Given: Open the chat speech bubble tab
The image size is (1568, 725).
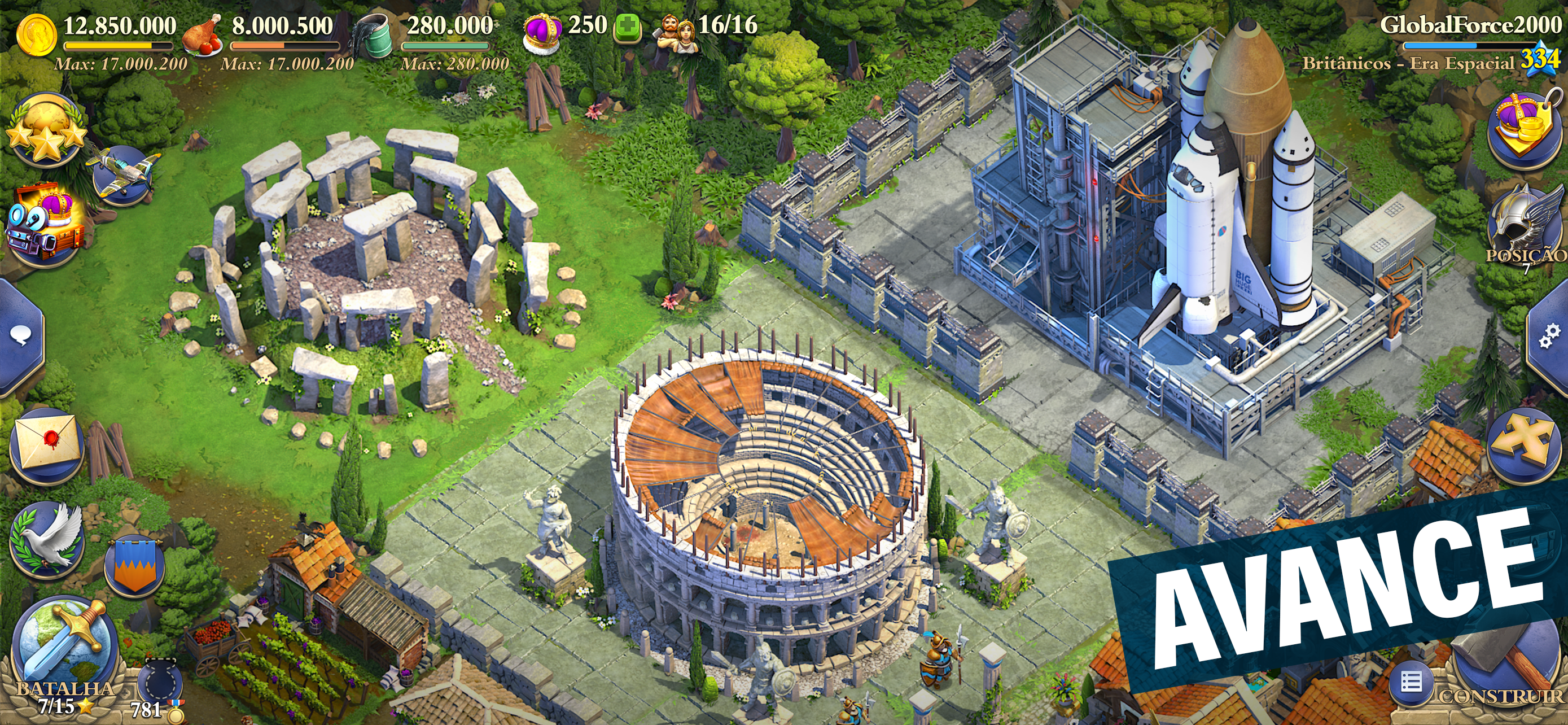Looking at the screenshot, I should pos(20,335).
